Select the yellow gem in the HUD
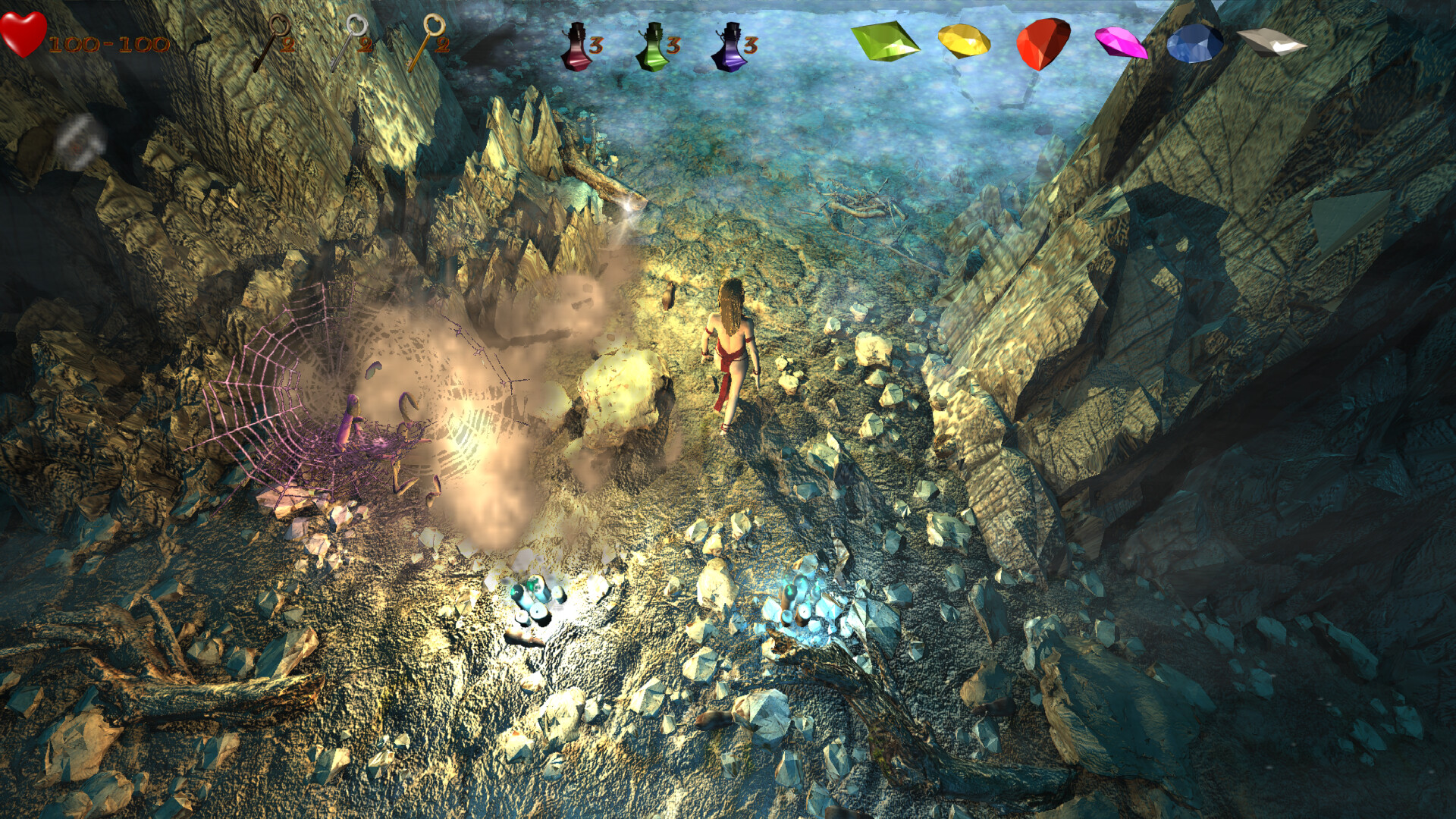This screenshot has height=819, width=1456. pos(965,42)
